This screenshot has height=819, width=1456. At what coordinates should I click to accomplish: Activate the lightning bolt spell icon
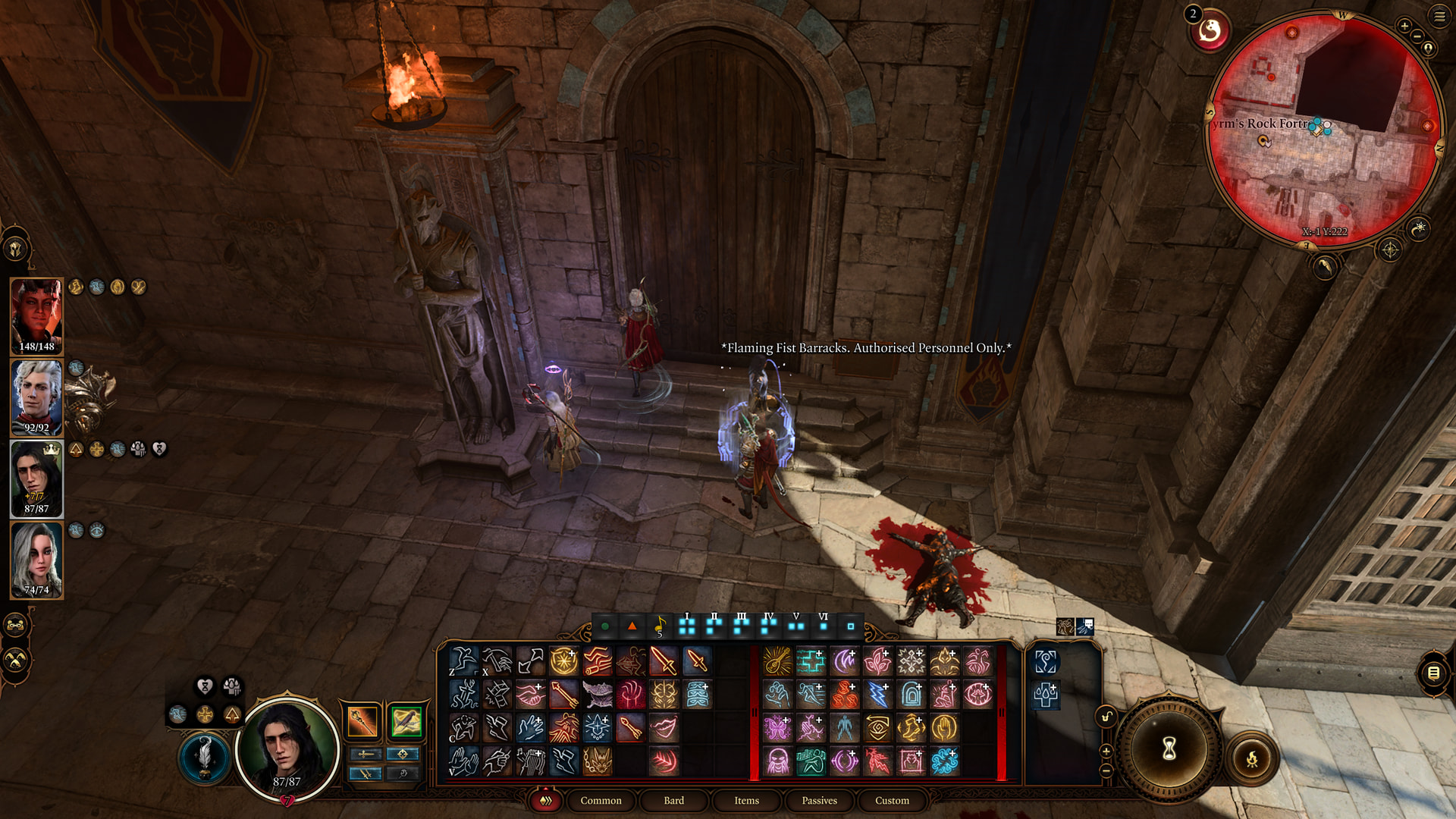pos(877,694)
